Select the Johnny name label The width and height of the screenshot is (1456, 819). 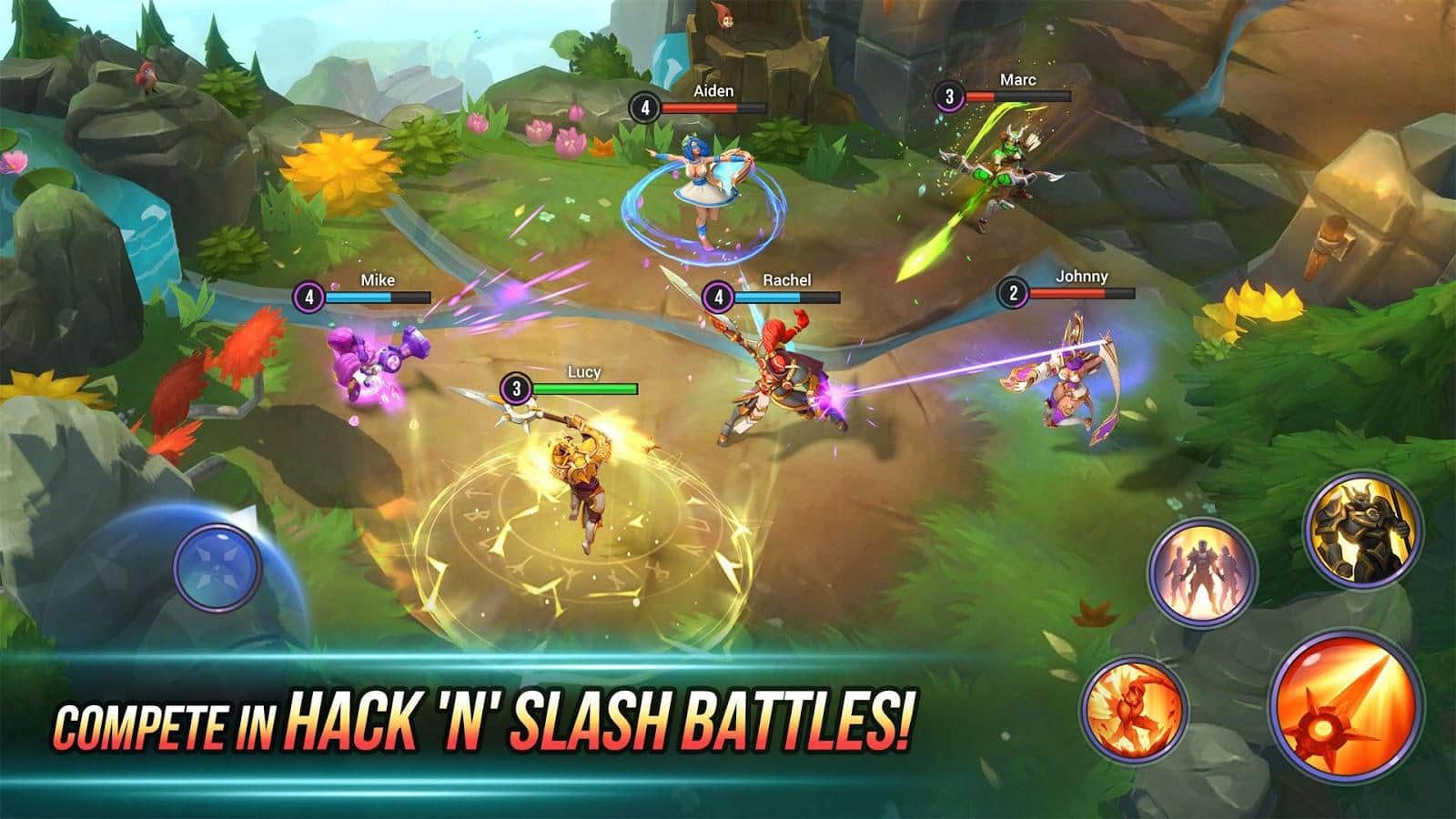coord(1083,275)
